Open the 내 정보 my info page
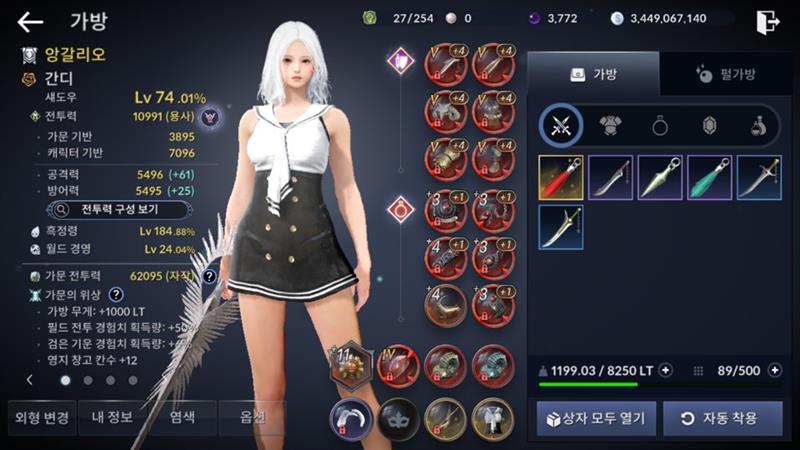The image size is (800, 450). click(x=112, y=417)
